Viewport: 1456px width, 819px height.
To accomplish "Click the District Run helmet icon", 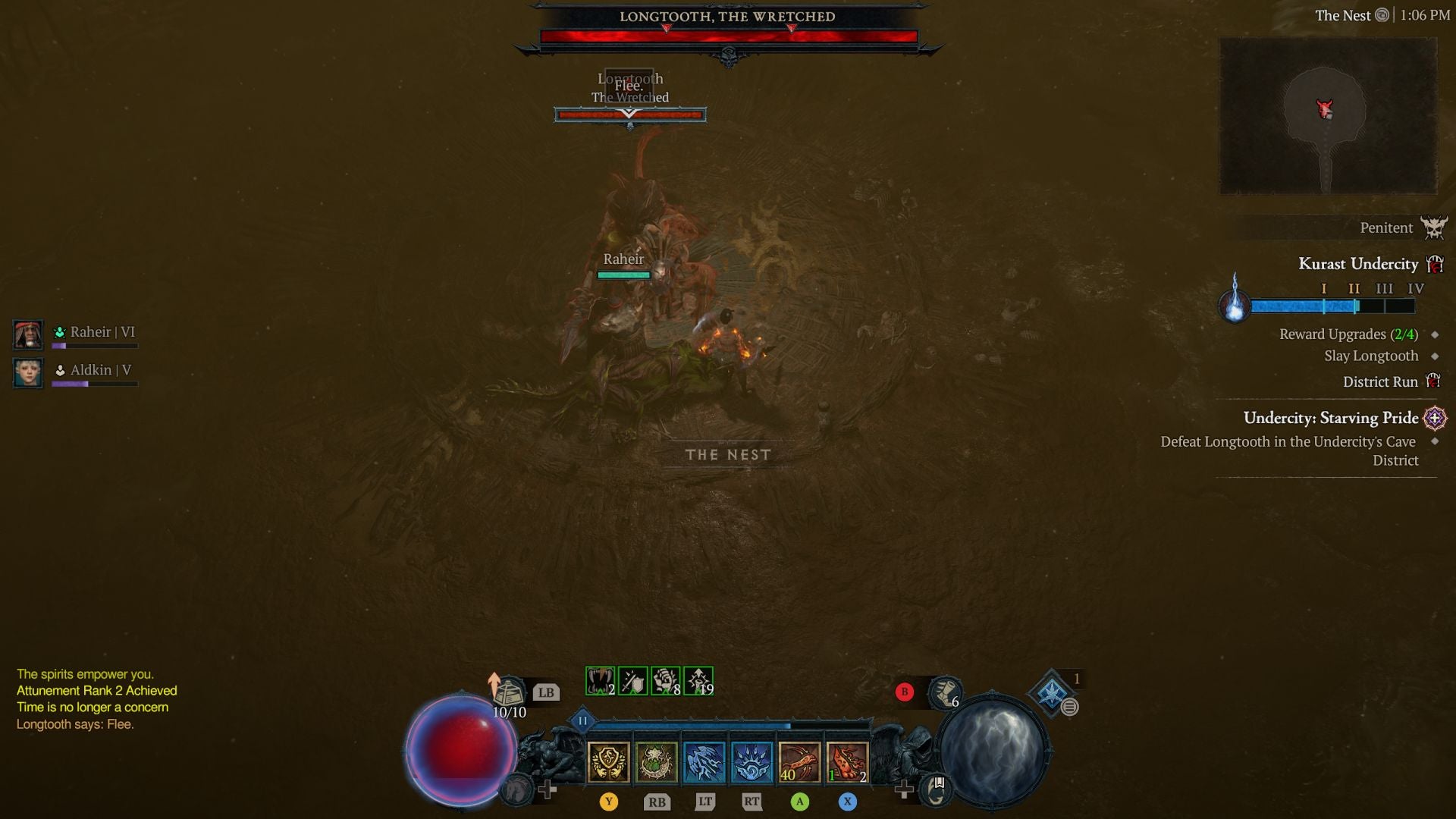I will click(x=1434, y=381).
